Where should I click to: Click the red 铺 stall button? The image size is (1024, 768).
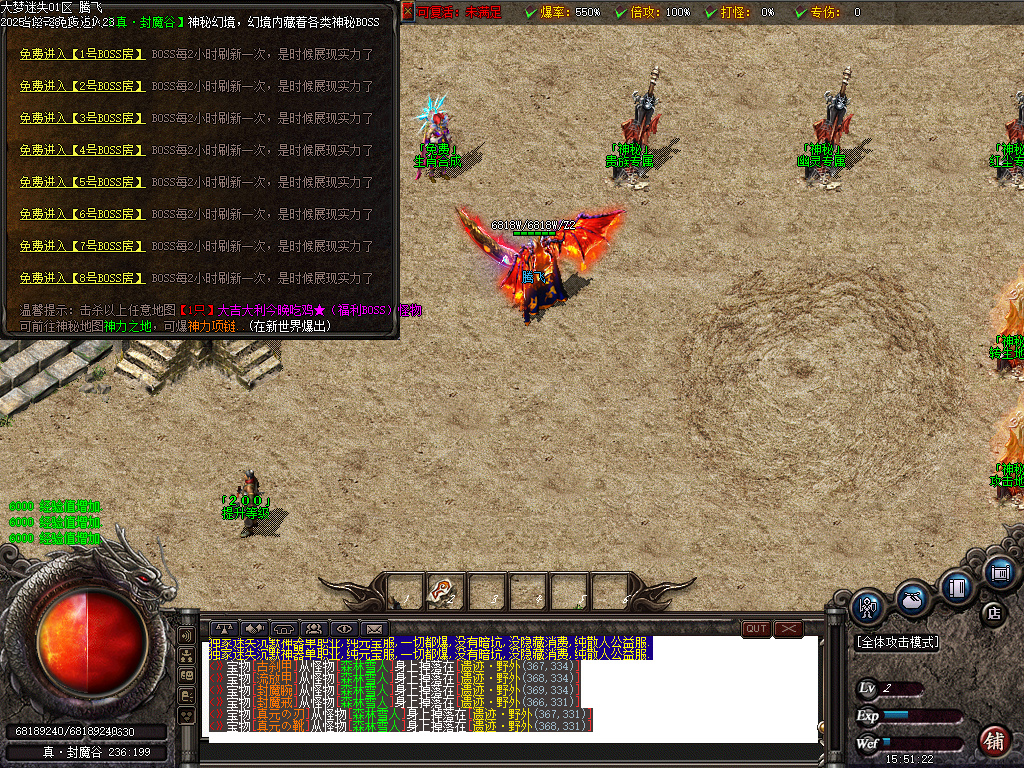click(x=993, y=741)
